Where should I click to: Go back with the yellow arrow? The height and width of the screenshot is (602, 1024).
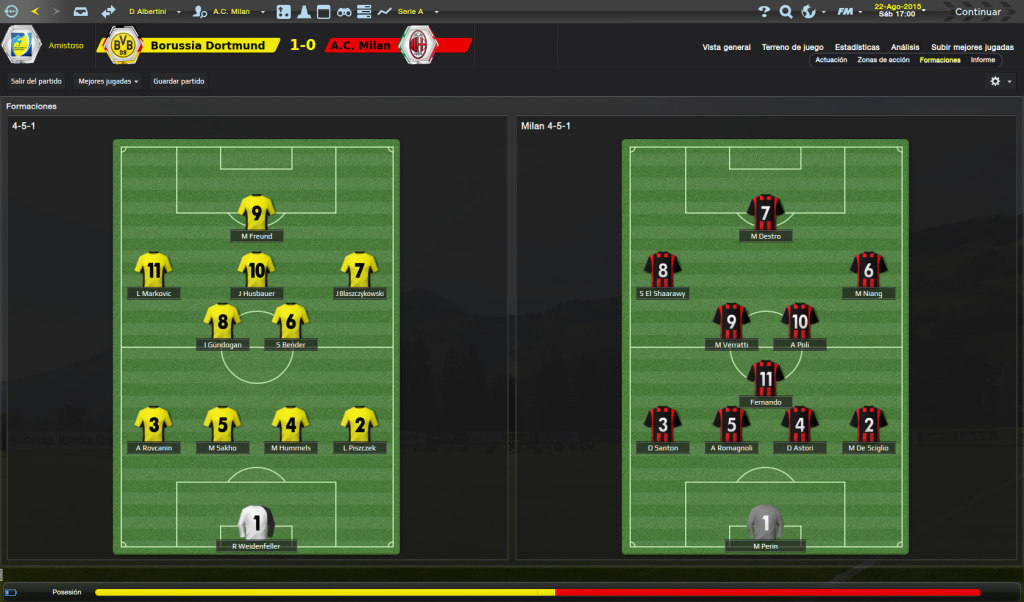point(36,11)
